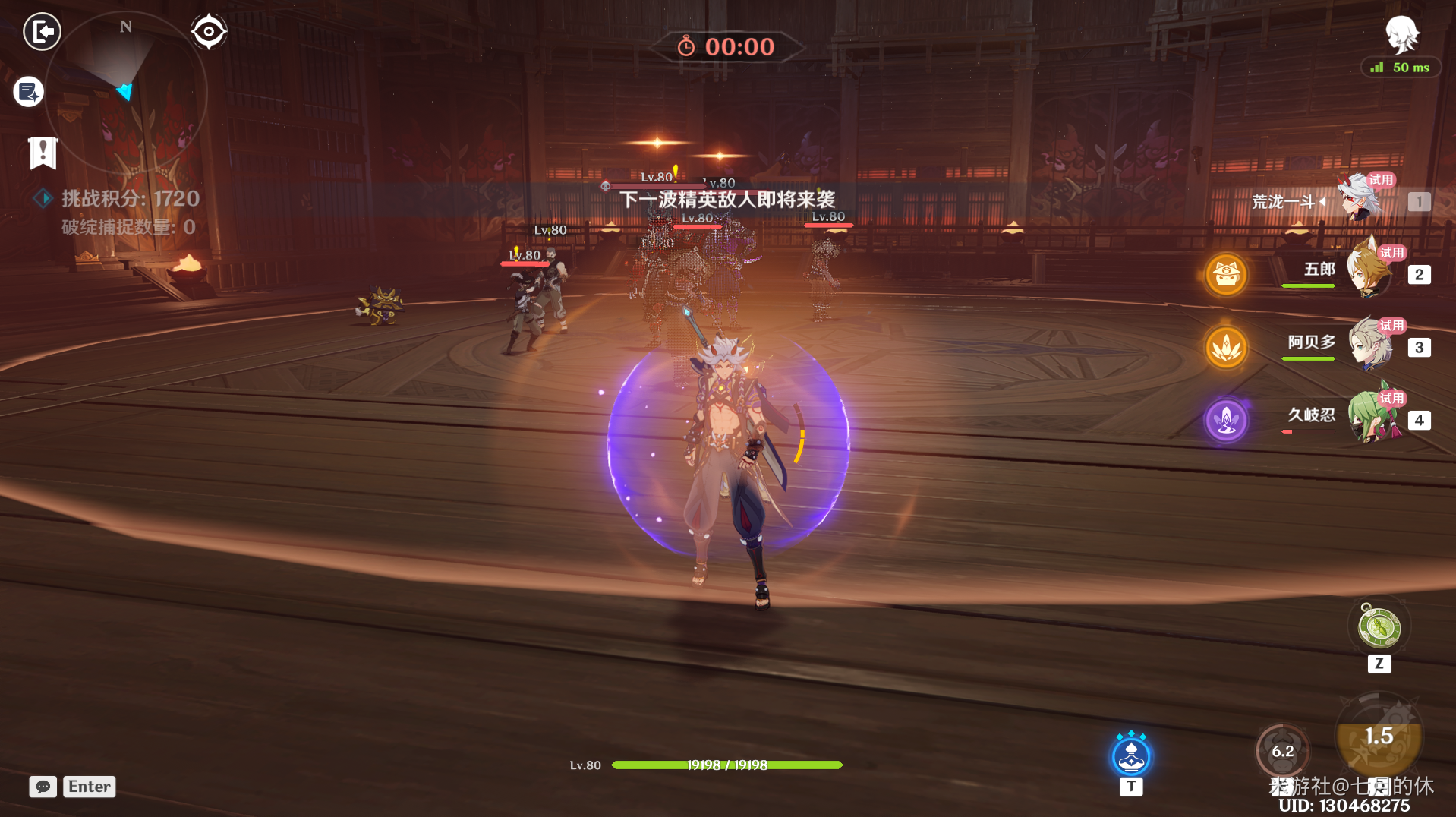1456x817 pixels.
Task: Switch to party member 阿贝多
Action: coord(1370,344)
